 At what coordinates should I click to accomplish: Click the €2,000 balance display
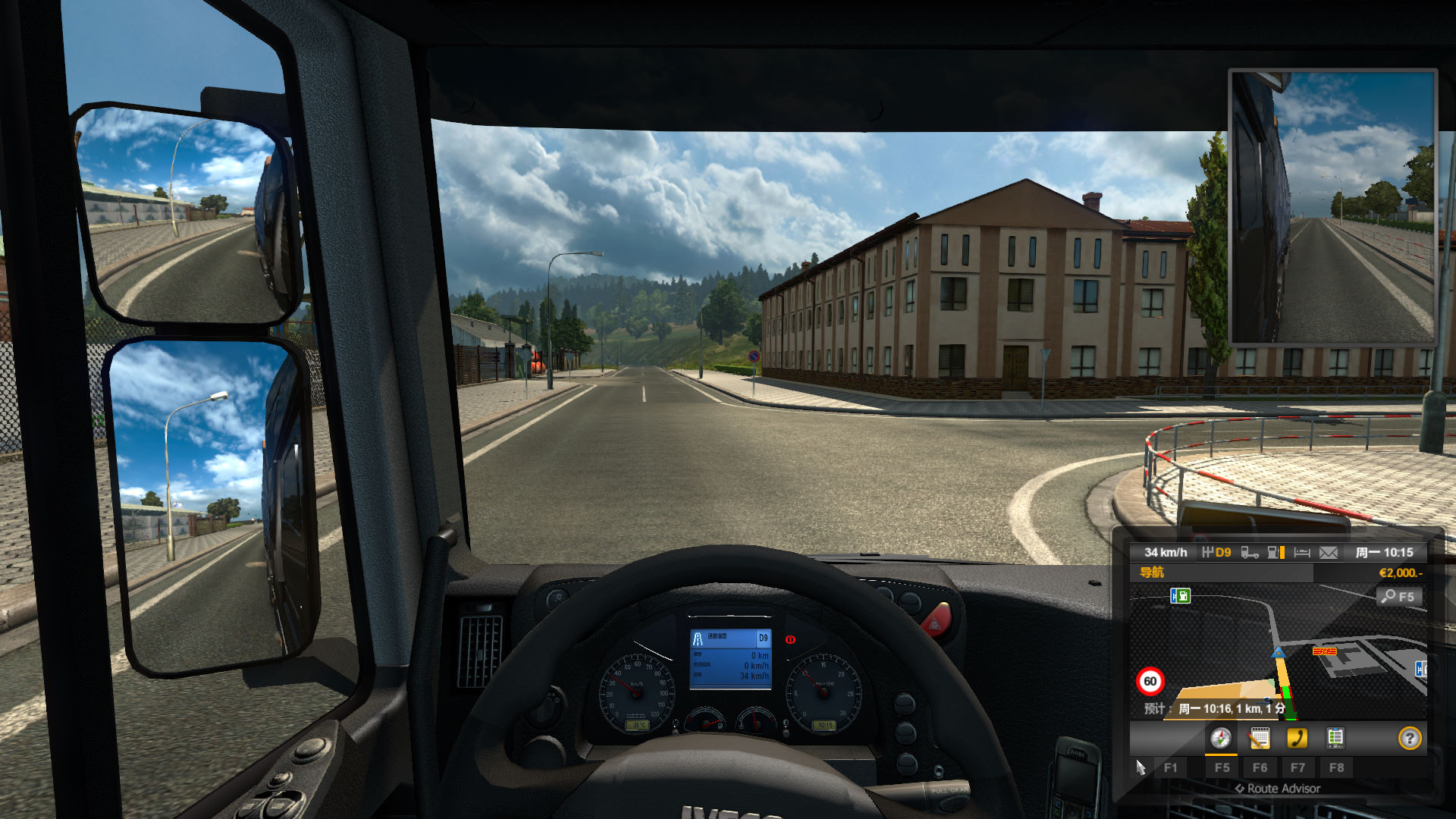click(x=1401, y=571)
